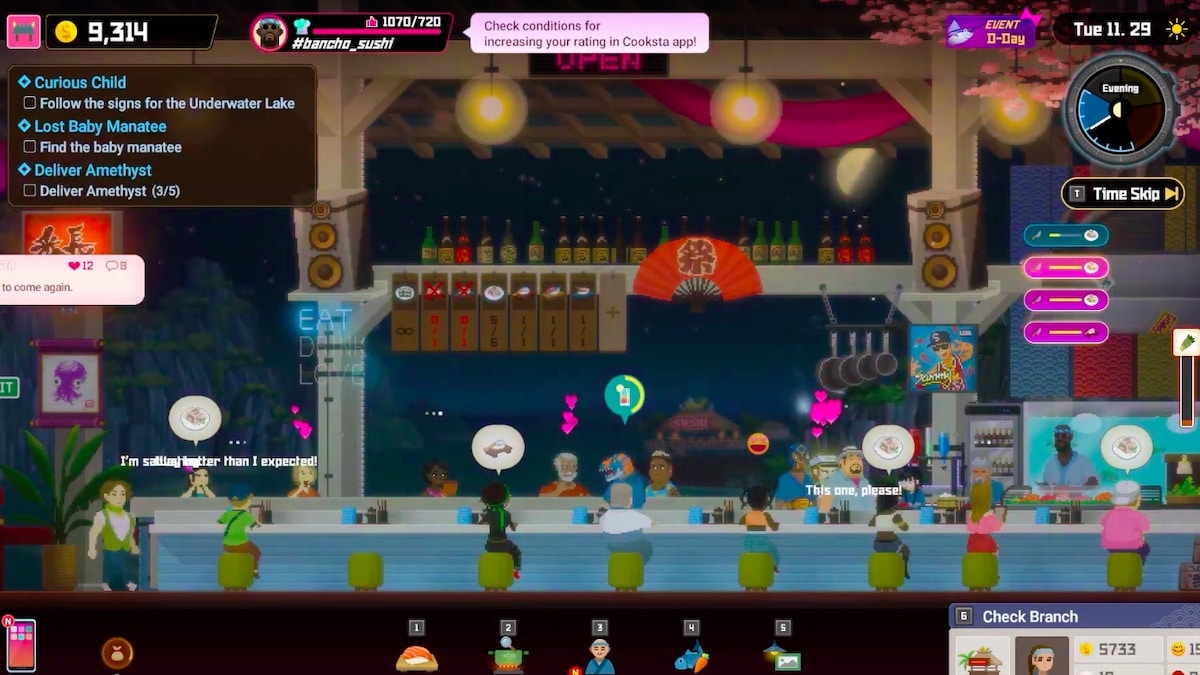Select the Curious Child quest
The image size is (1200, 675).
tap(80, 82)
